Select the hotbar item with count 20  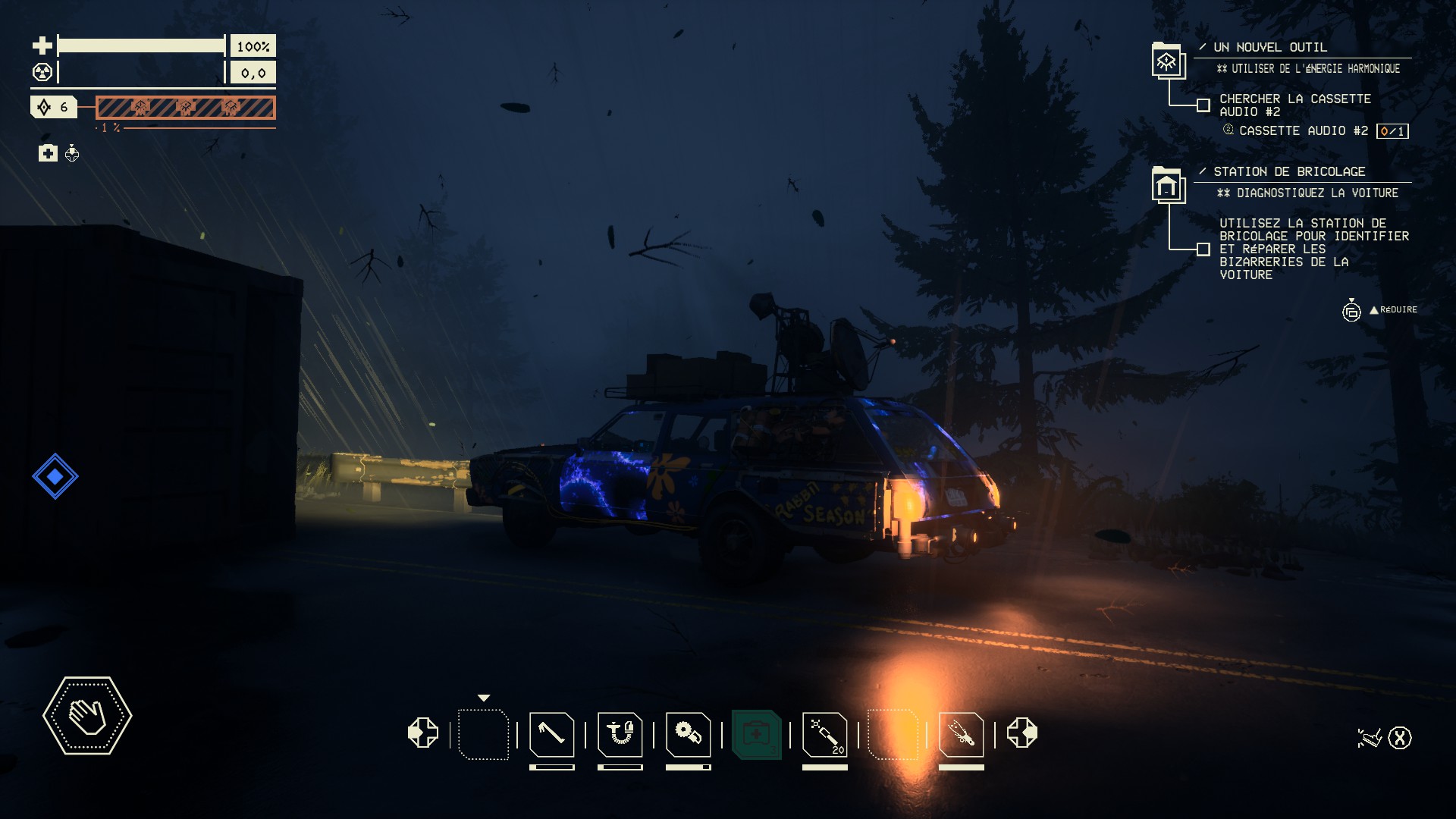[824, 734]
